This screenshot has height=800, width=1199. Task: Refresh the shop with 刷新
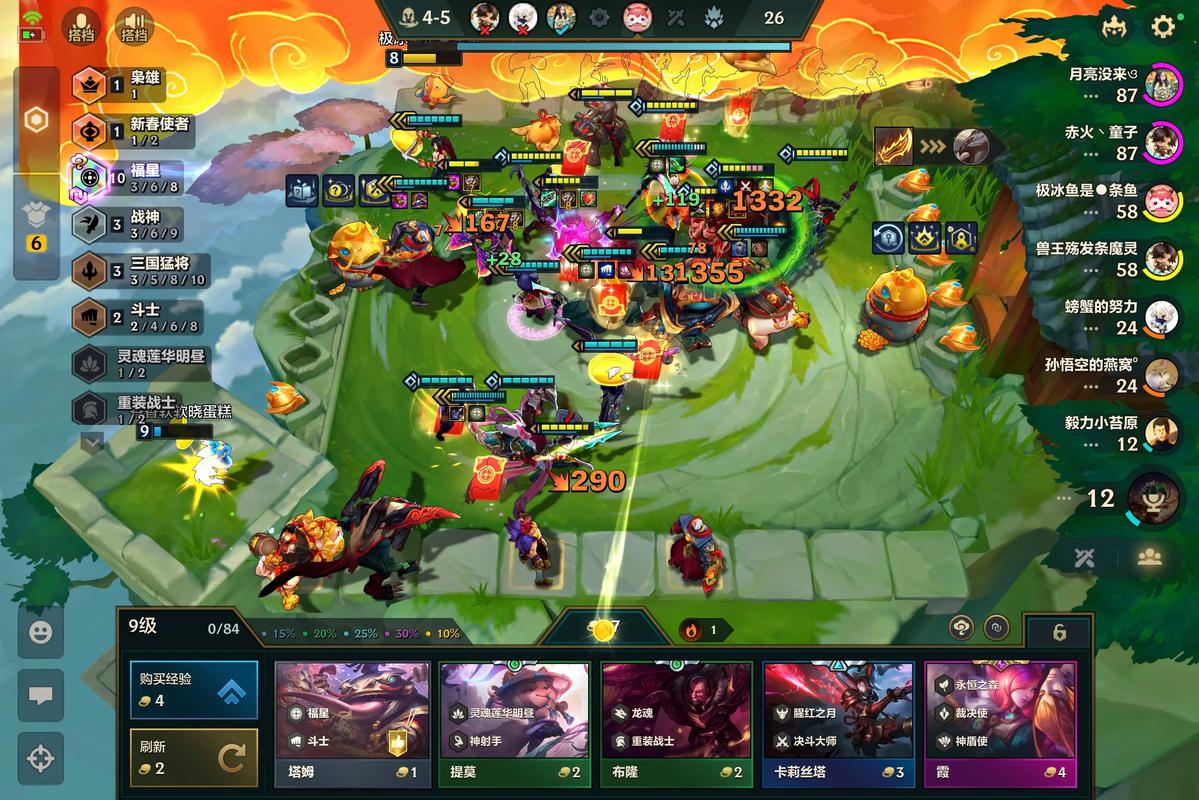pyautogui.click(x=193, y=757)
